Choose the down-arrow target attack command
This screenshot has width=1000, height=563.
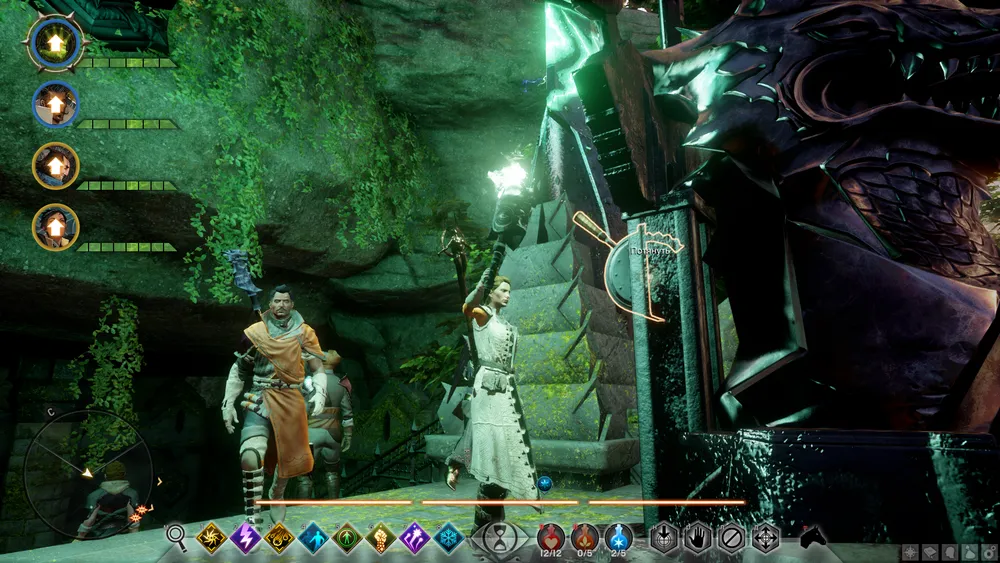click(x=663, y=537)
